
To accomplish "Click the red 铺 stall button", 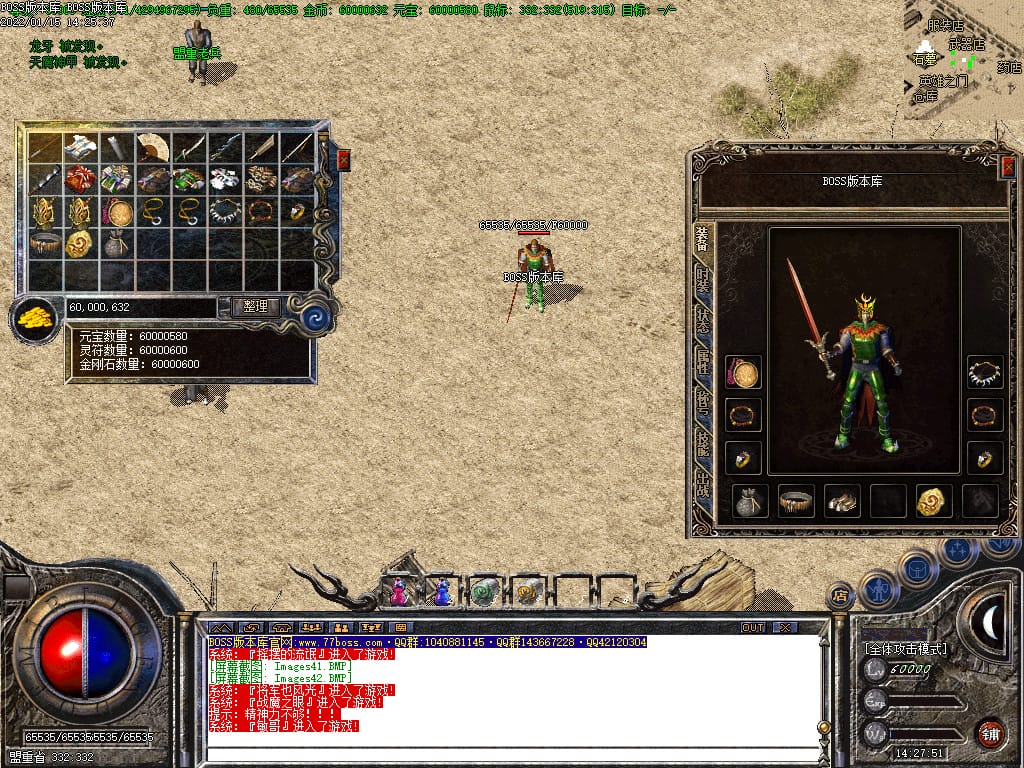I will (990, 733).
